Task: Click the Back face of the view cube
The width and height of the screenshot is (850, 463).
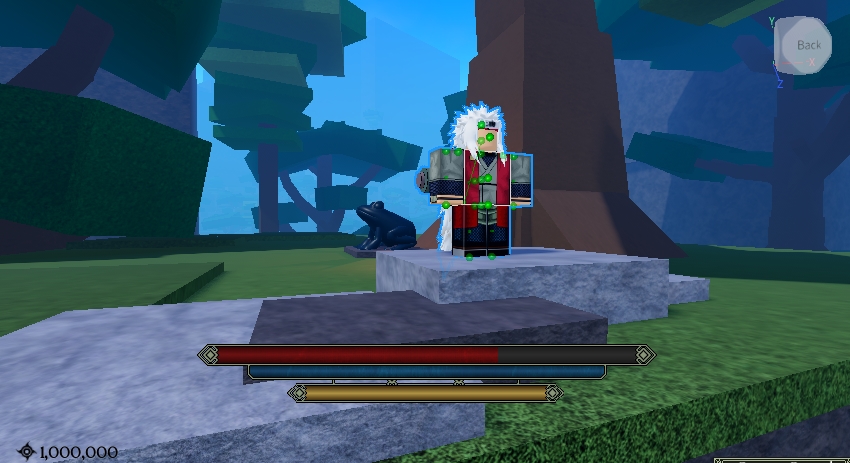Action: tap(807, 45)
